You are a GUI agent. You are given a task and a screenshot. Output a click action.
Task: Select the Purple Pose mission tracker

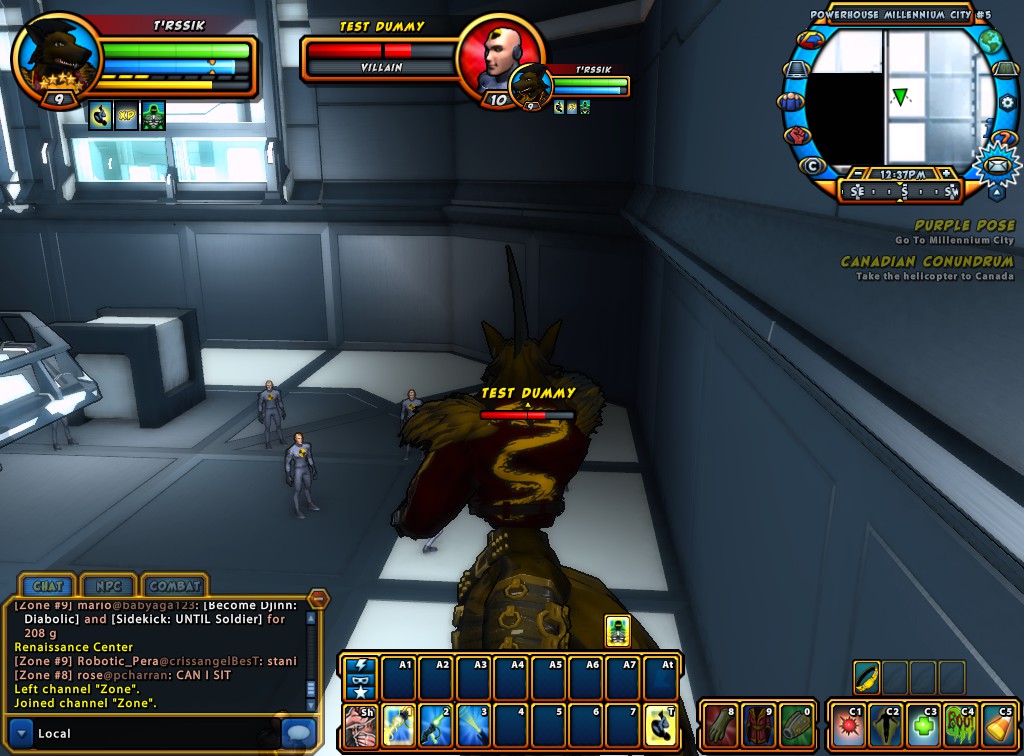pyautogui.click(x=964, y=226)
